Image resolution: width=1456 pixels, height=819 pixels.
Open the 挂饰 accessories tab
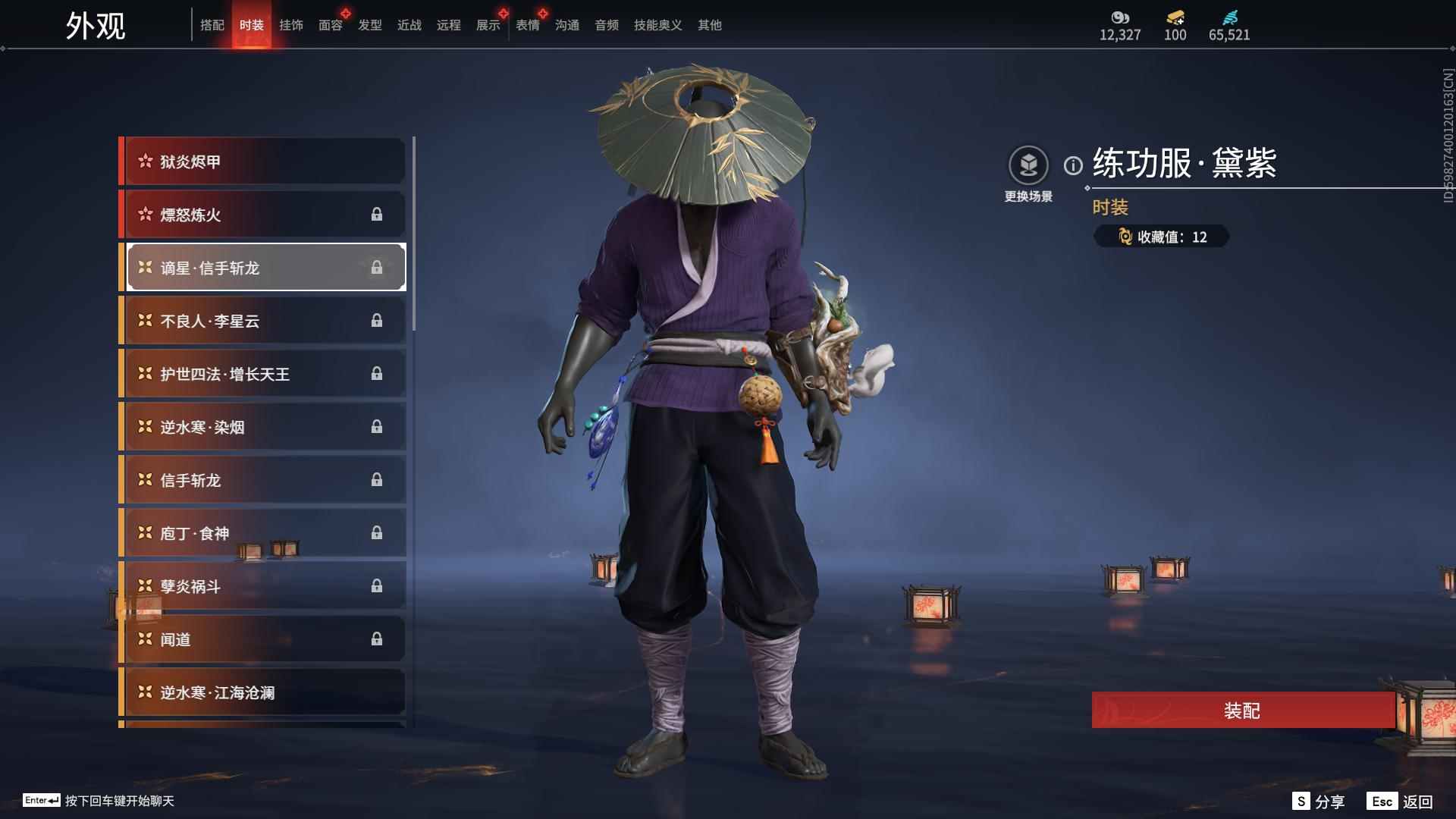[x=291, y=25]
